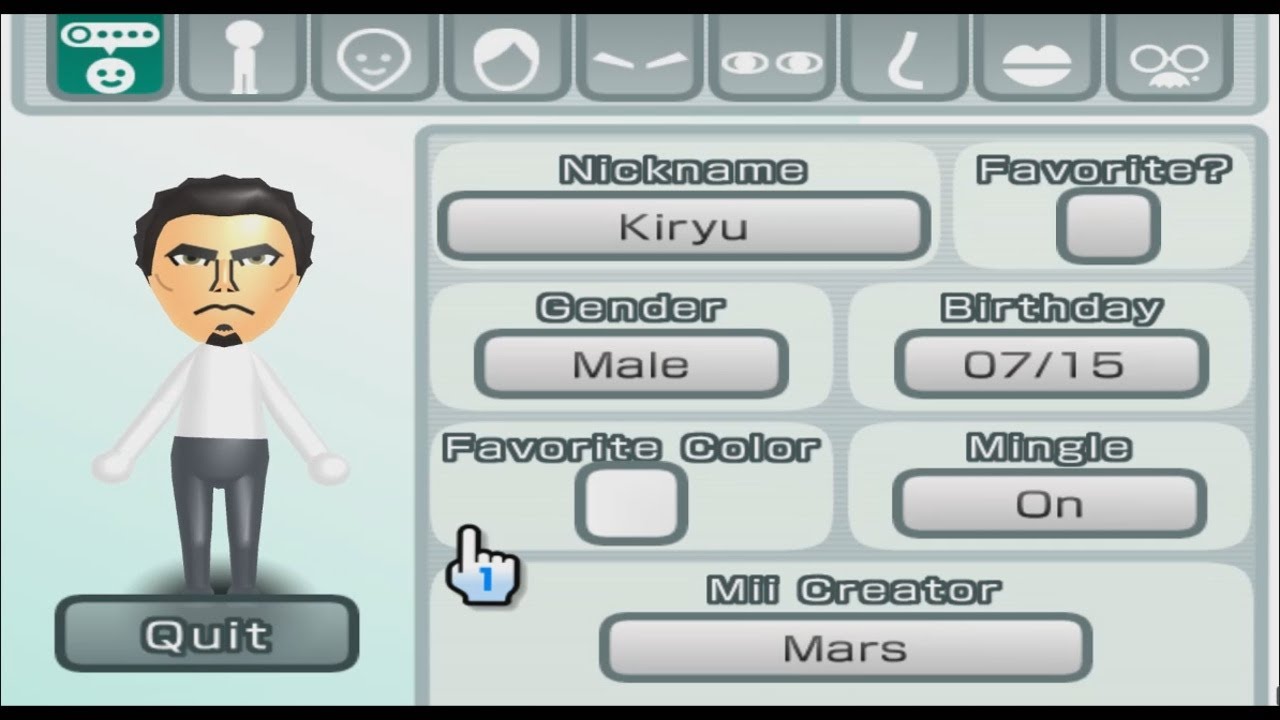Switch to the hairstyle editor

pos(506,58)
